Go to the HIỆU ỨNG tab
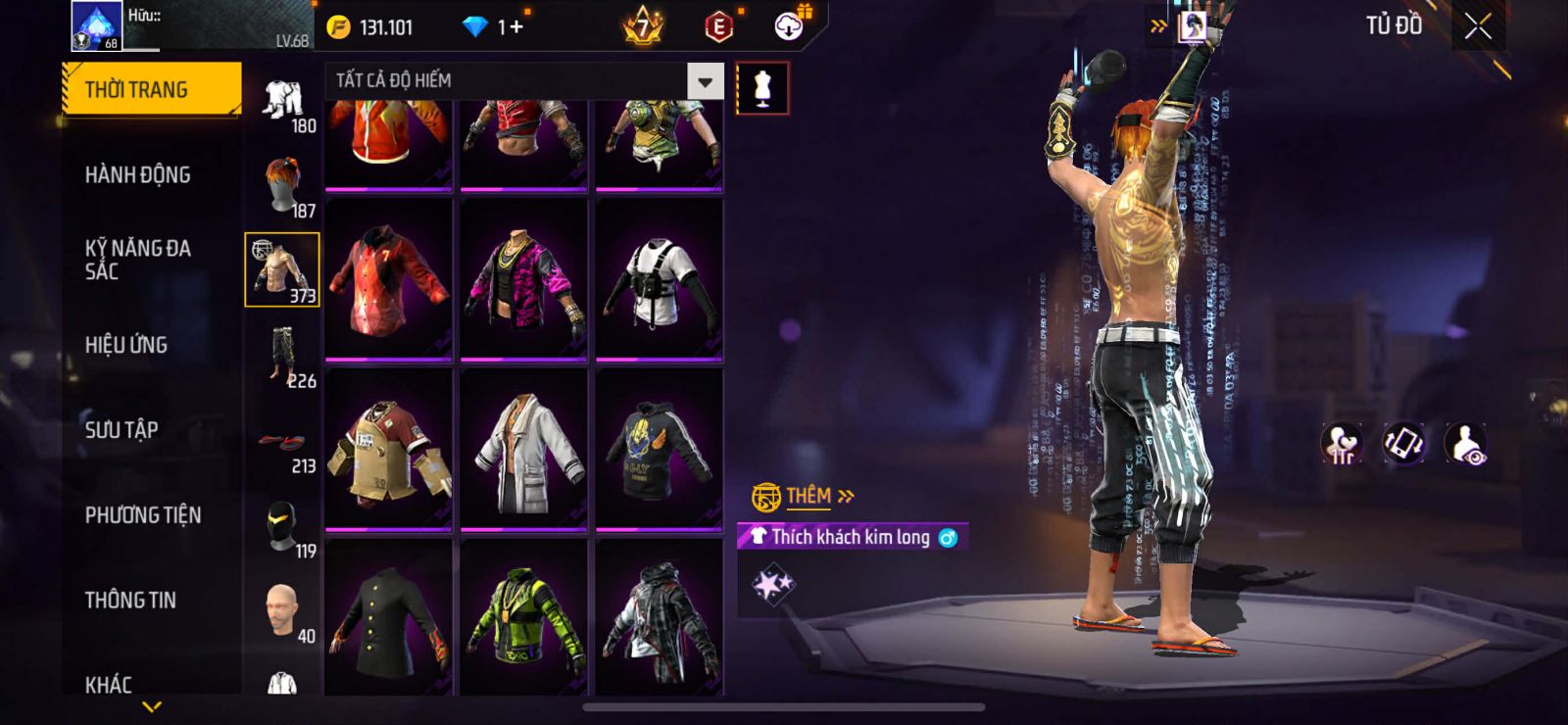The width and height of the screenshot is (1568, 725). pyautogui.click(x=126, y=345)
